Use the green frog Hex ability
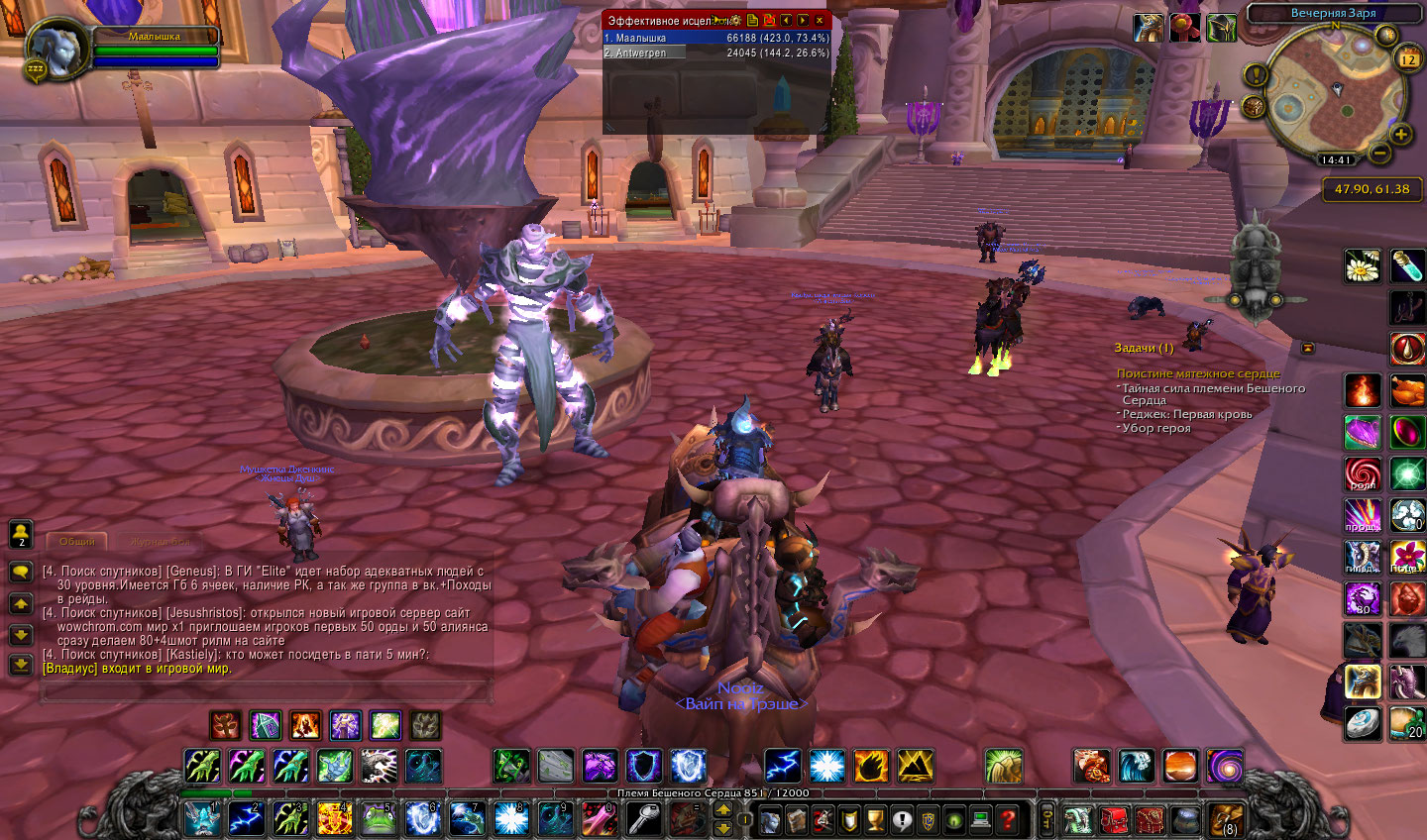Image resolution: width=1427 pixels, height=840 pixels. 376,819
